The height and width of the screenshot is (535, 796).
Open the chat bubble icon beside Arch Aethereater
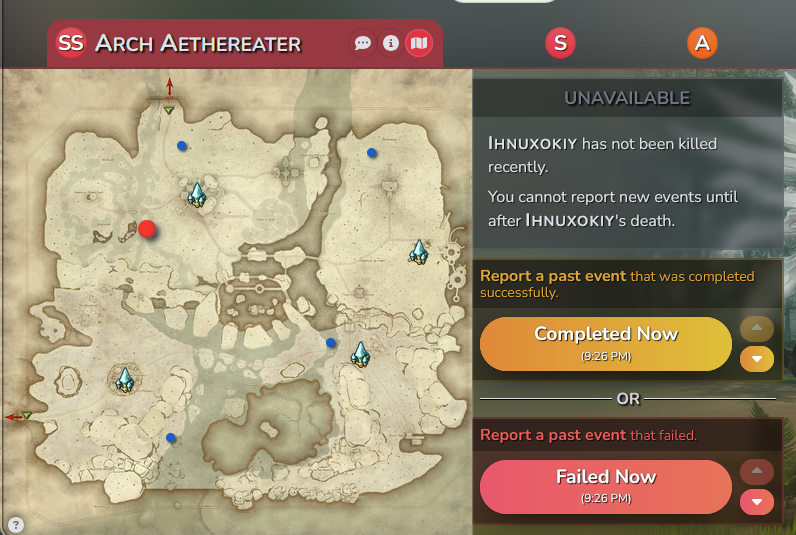363,44
